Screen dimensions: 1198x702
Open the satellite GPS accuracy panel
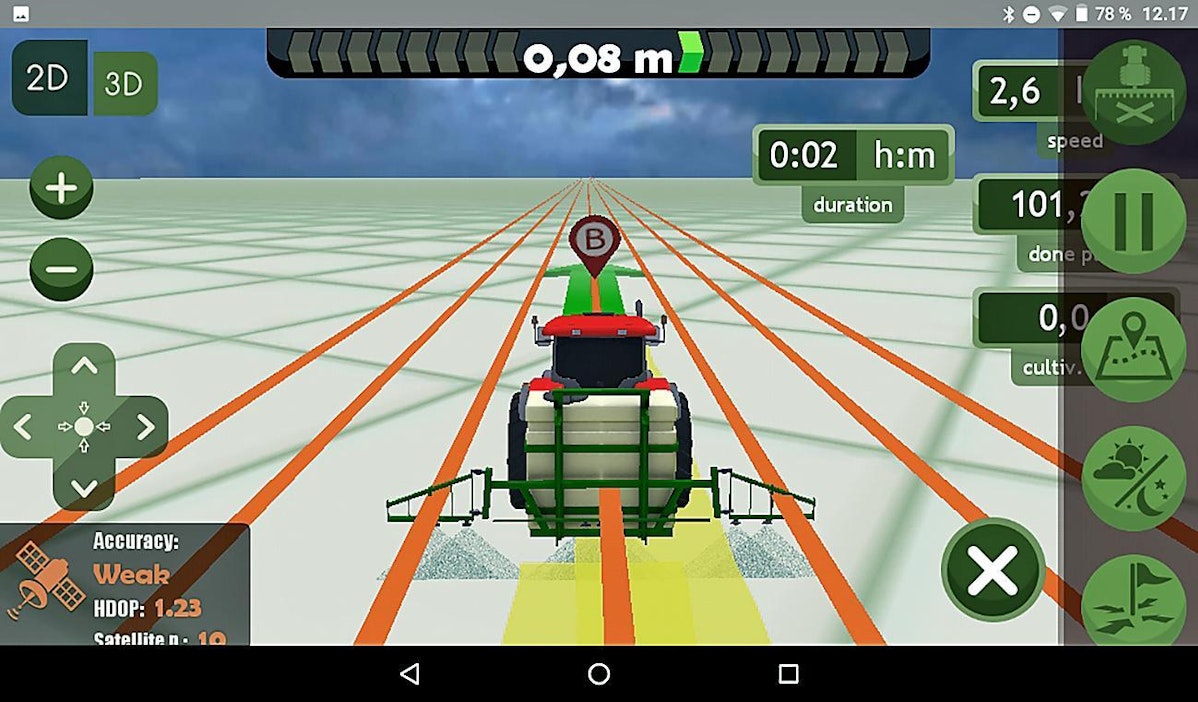[125, 585]
